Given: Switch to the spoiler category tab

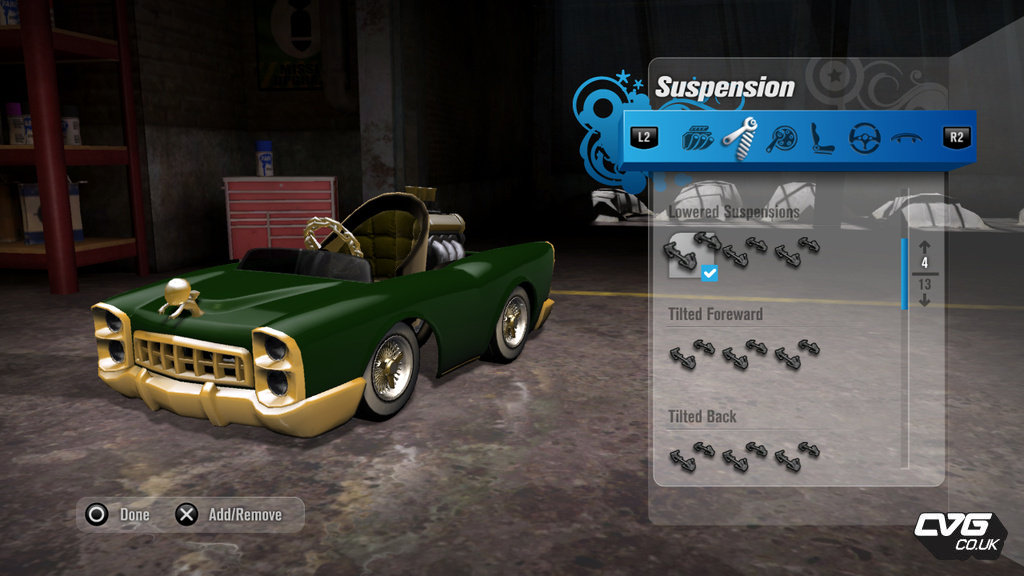Looking at the screenshot, I should 906,138.
